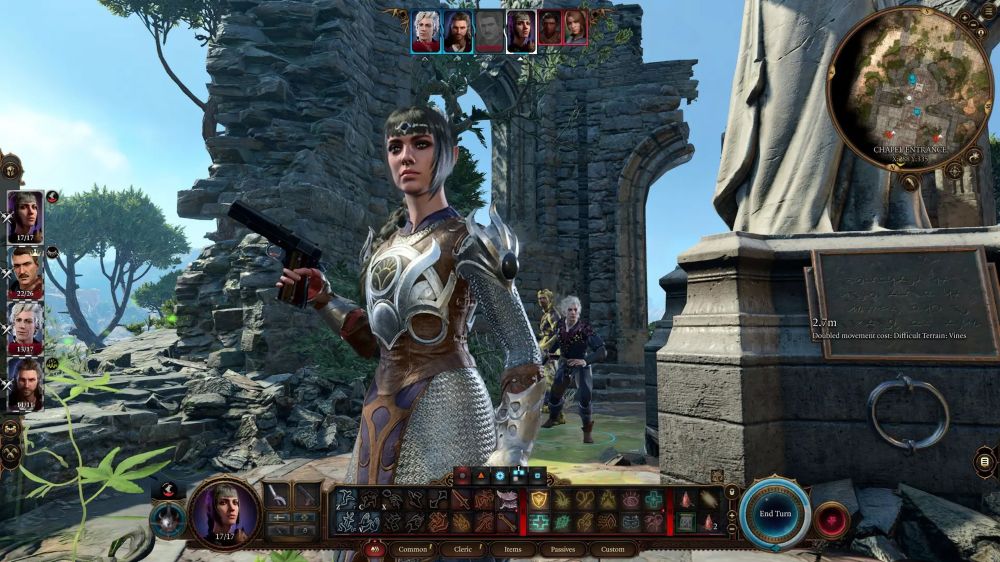
Task: Select the crowned mustached man's party portrait
Action: point(25,269)
